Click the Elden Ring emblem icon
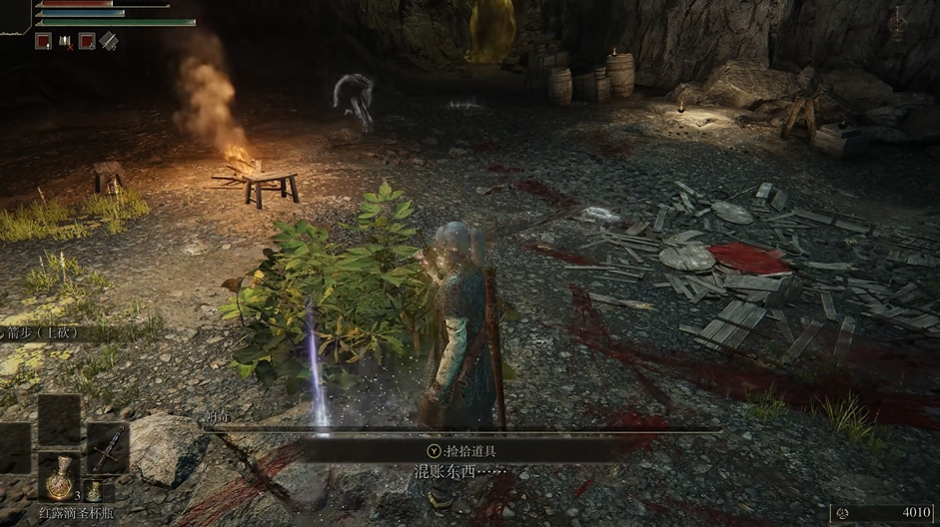Screen dimensions: 940x527 (897, 24)
